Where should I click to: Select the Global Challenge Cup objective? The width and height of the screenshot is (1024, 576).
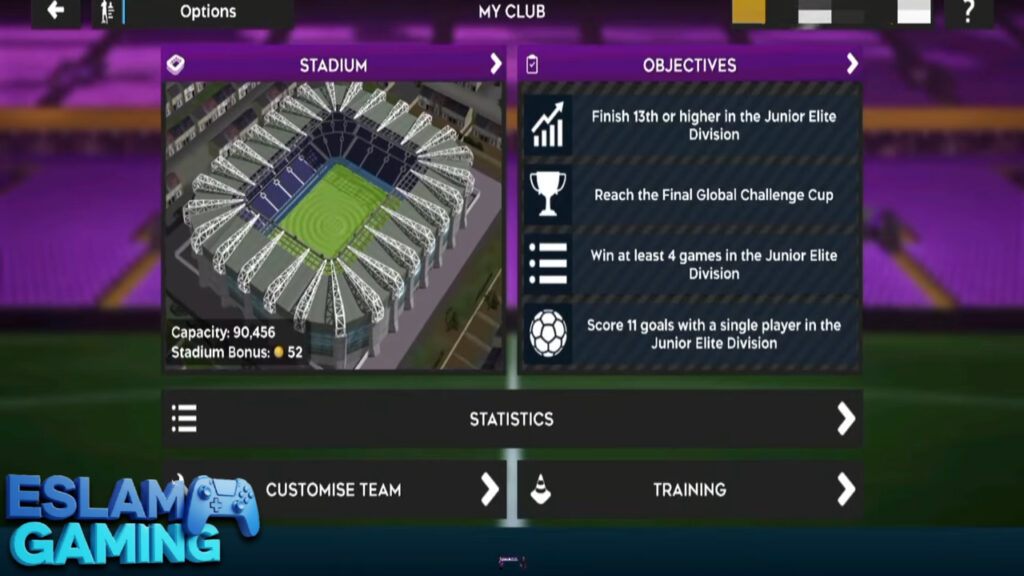[x=691, y=195]
